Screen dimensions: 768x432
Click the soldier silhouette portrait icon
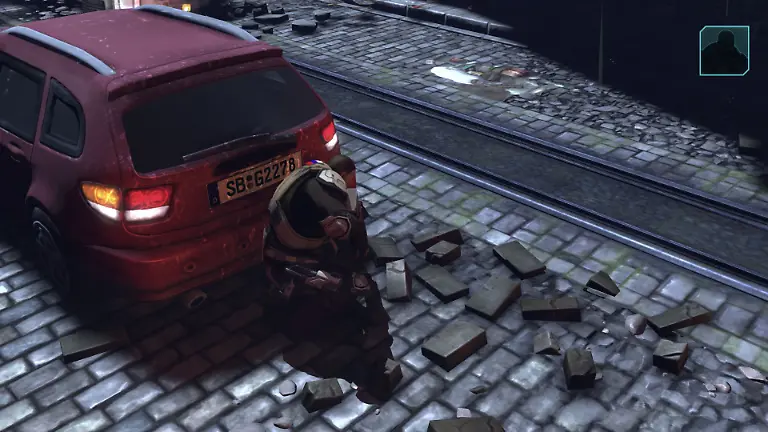click(724, 51)
